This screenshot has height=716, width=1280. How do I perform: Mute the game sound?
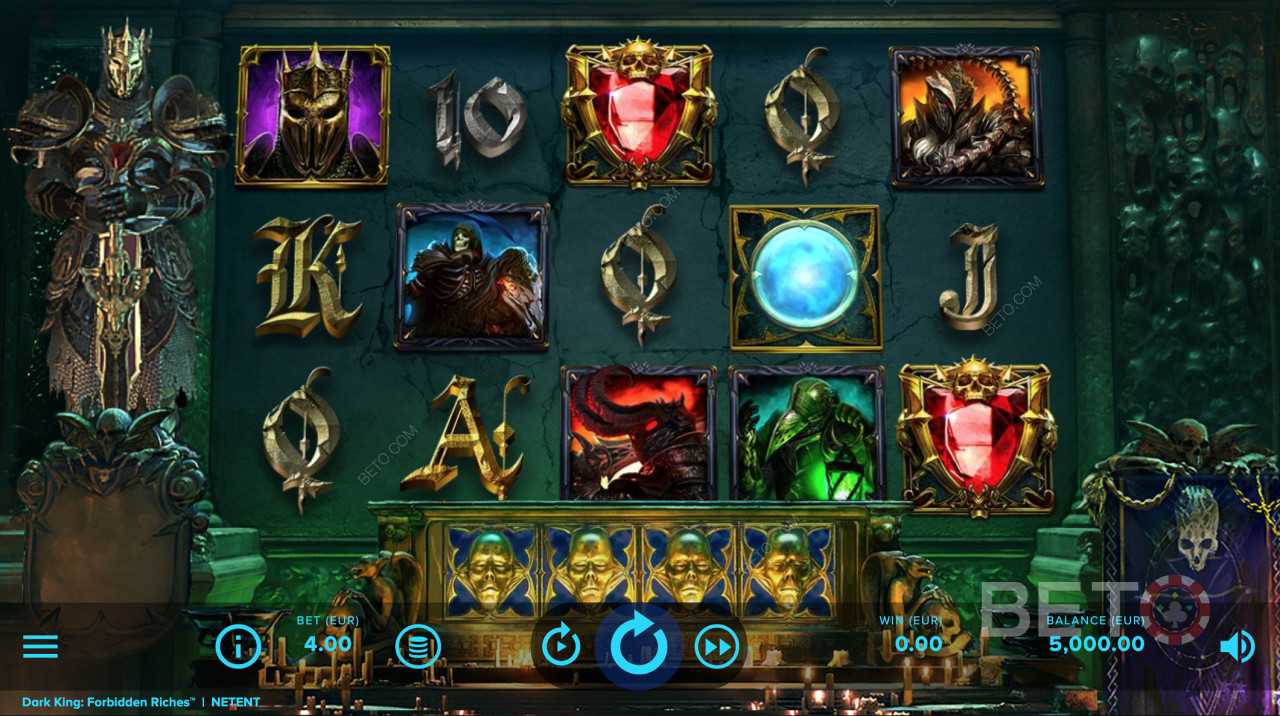[1237, 647]
